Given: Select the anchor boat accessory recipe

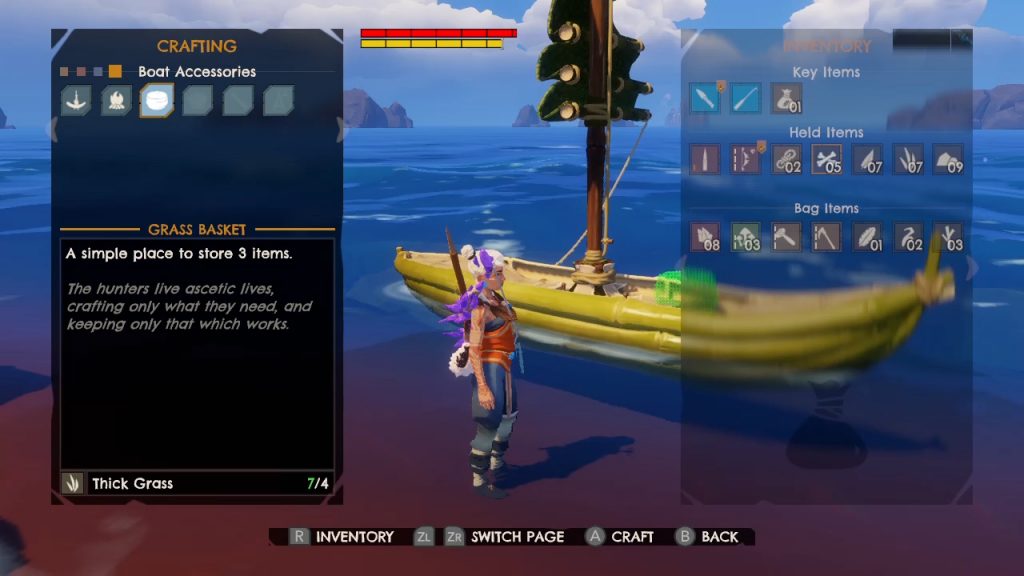Looking at the screenshot, I should pos(76,100).
